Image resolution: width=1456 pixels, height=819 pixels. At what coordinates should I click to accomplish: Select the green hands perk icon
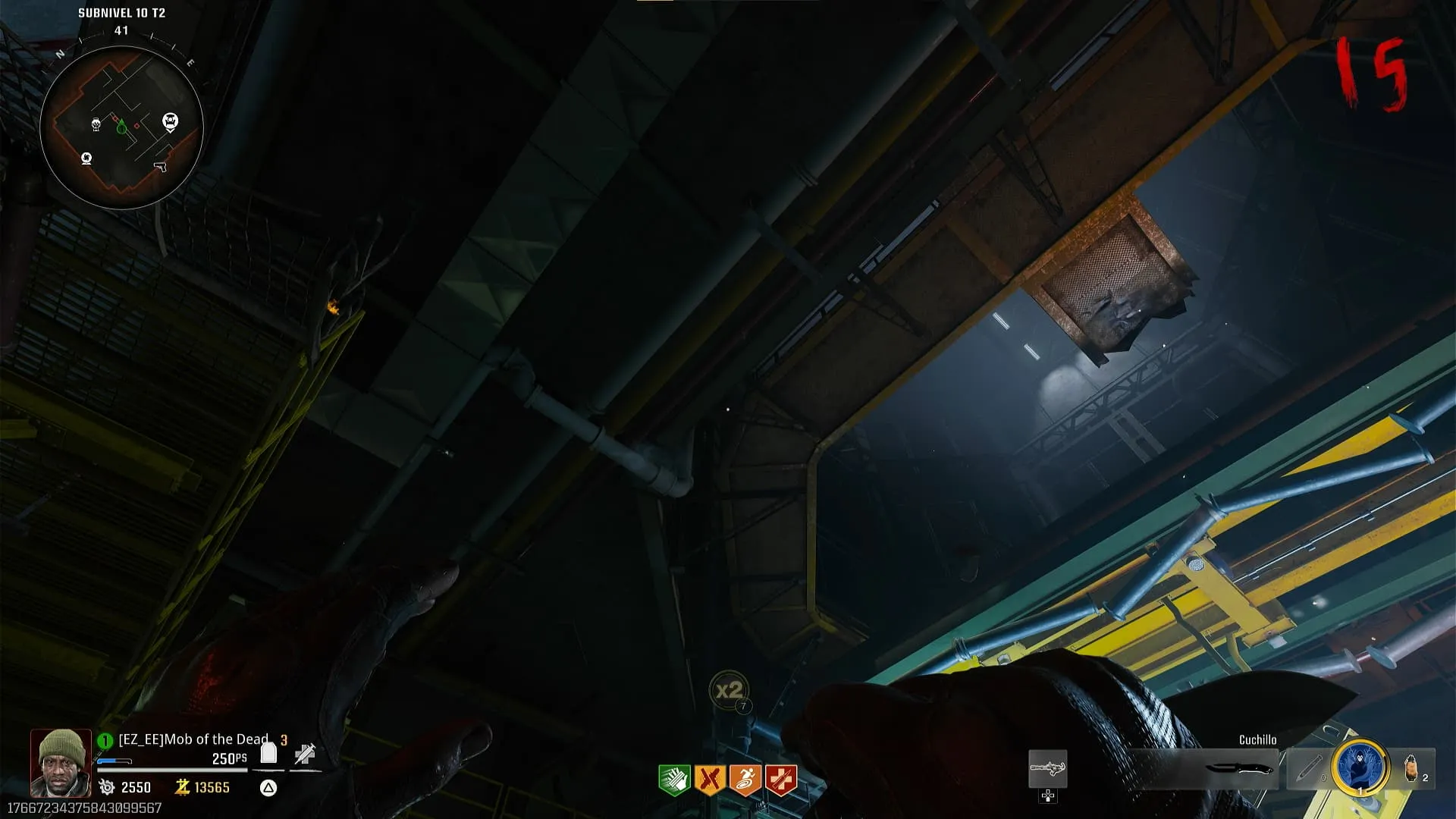click(x=673, y=780)
